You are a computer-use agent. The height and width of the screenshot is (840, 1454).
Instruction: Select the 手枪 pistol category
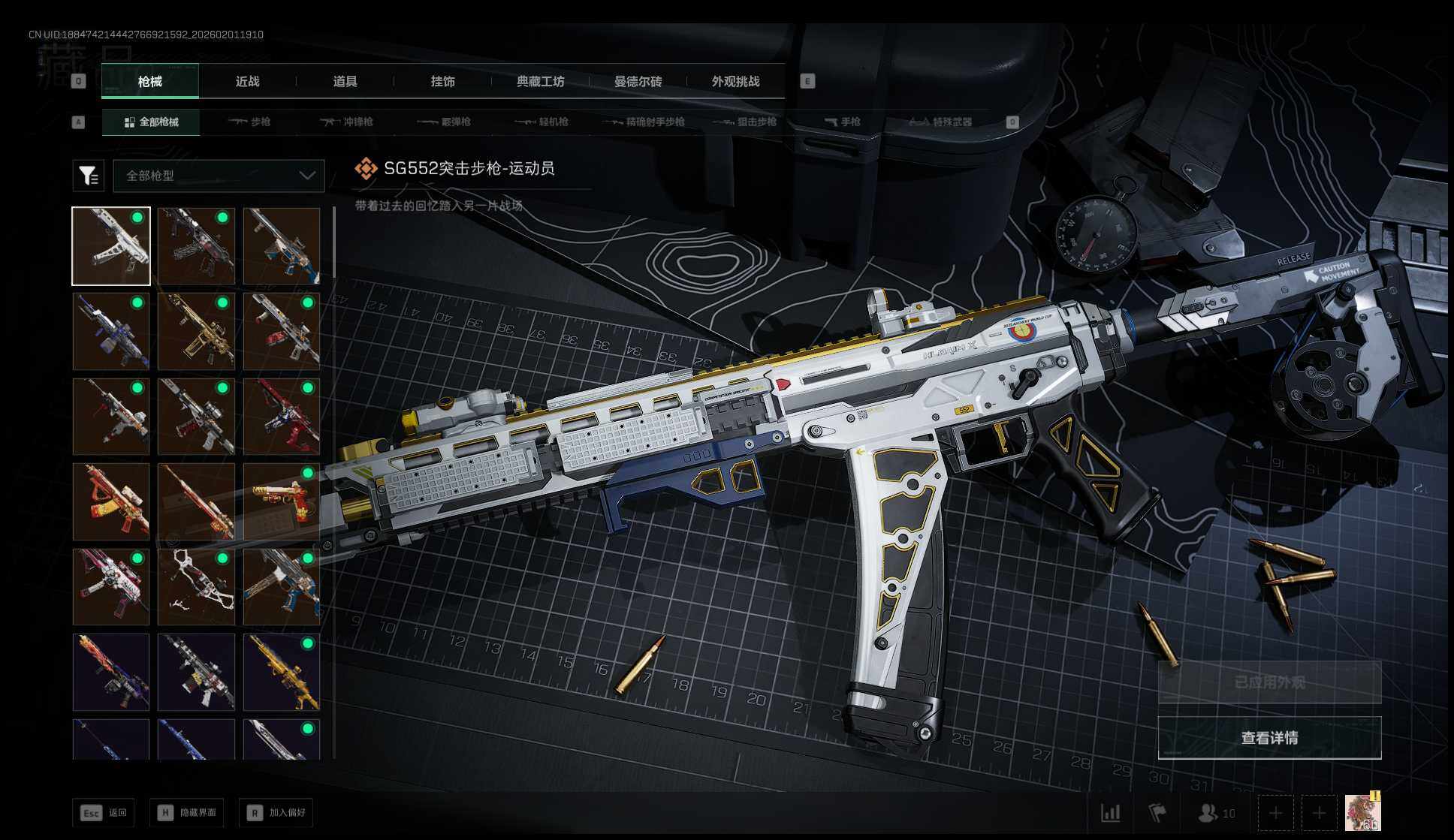point(842,122)
